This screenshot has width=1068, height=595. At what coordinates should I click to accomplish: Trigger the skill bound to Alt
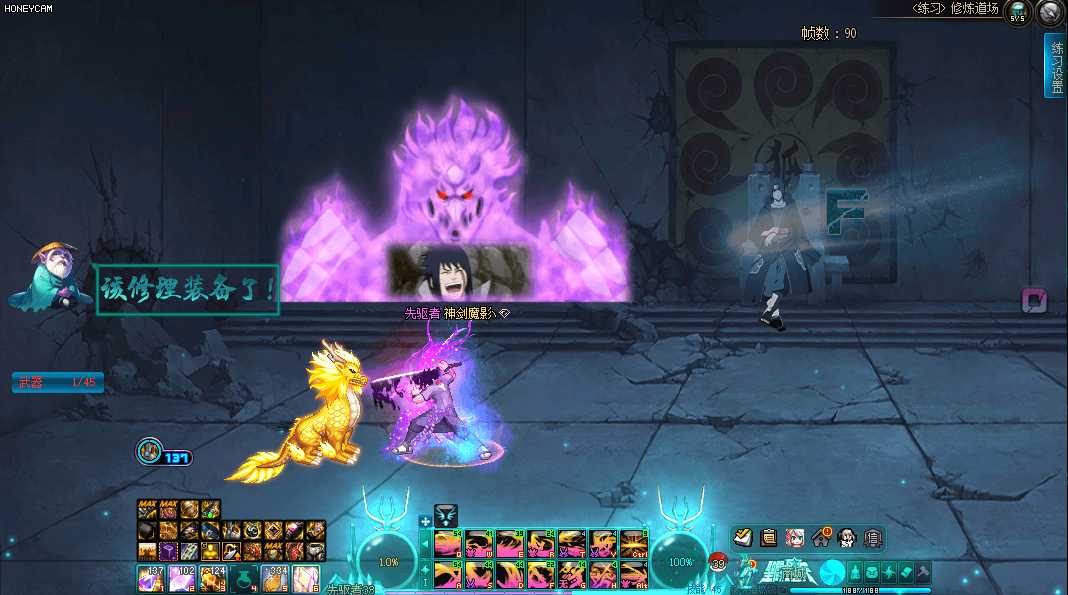coord(633,574)
